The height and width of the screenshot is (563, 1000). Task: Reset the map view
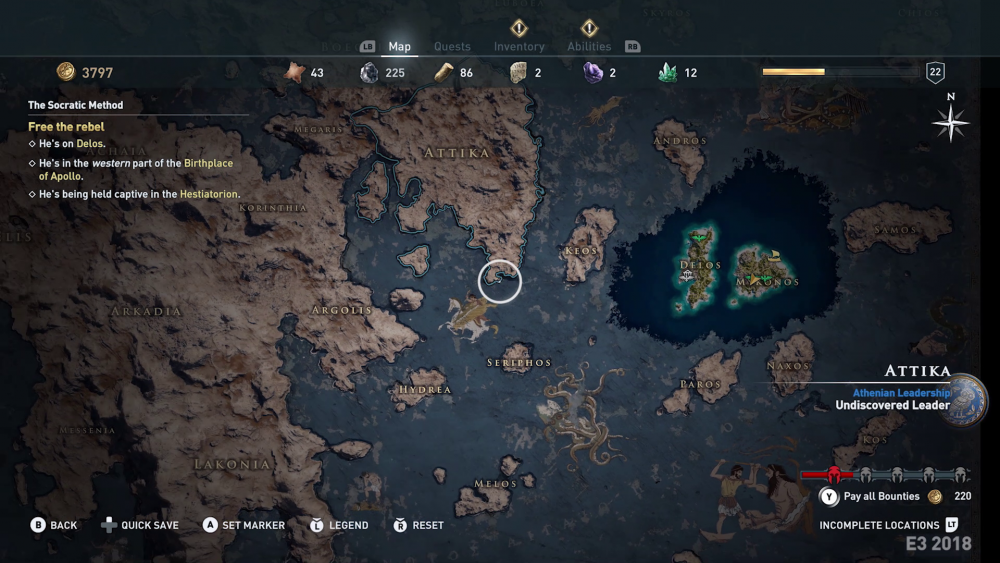pos(428,525)
